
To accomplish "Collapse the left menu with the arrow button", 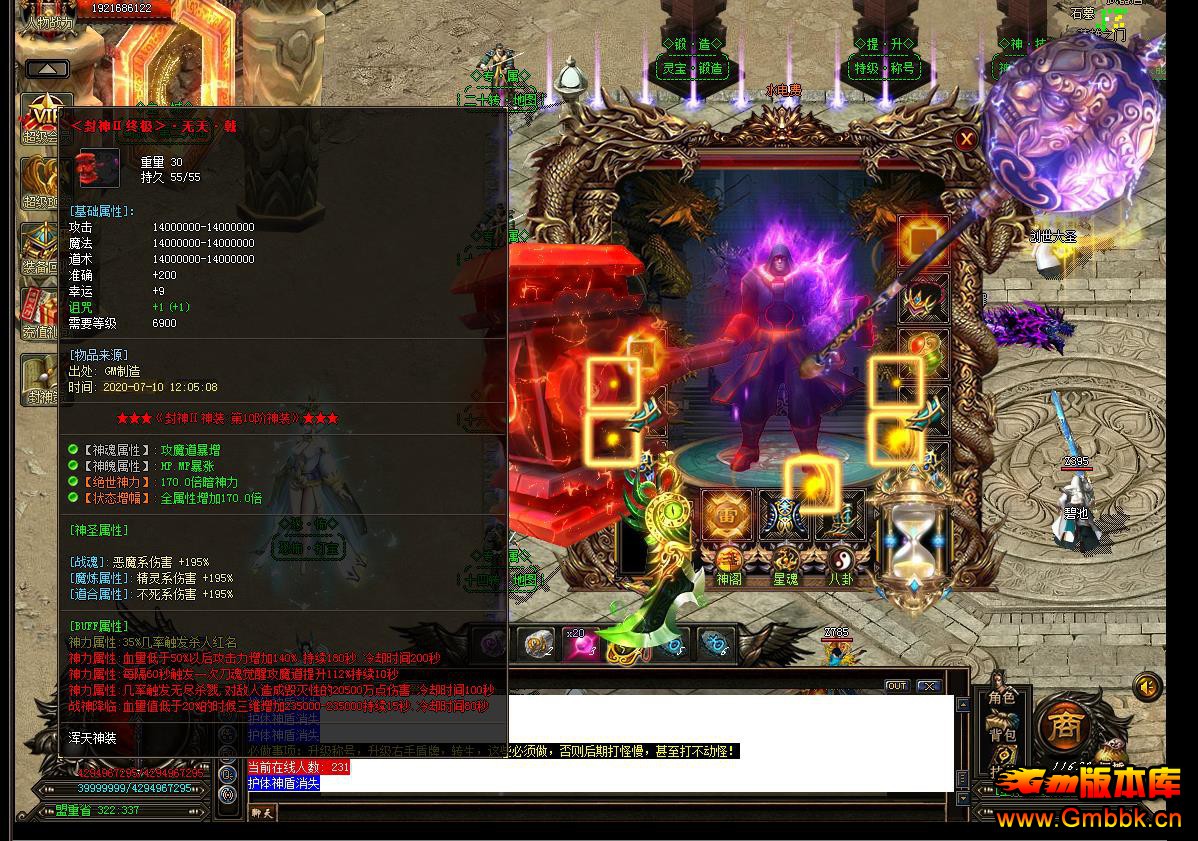I will point(47,69).
